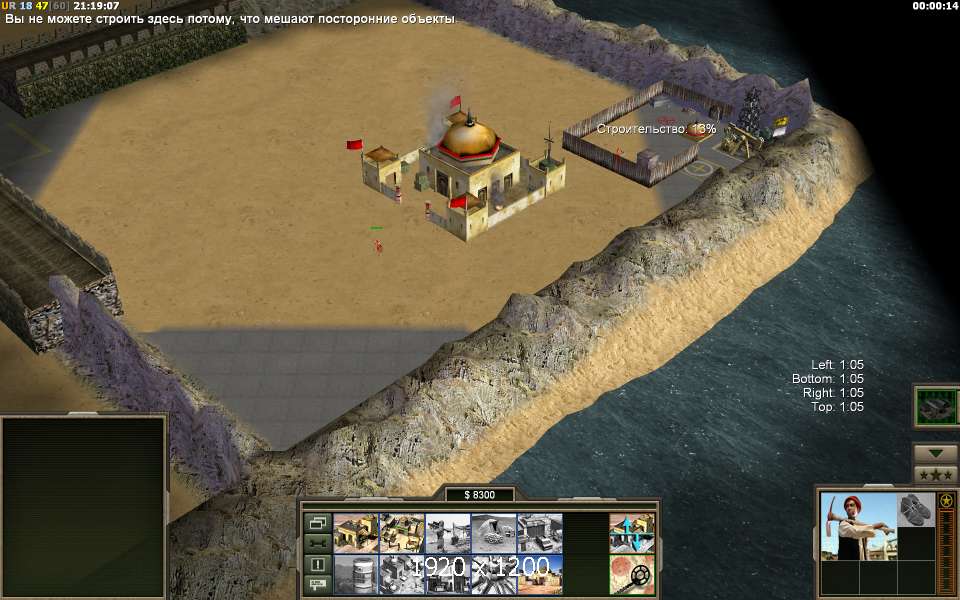The height and width of the screenshot is (600, 960).
Task: Build a Stinger Site from the build panel
Action: (x=447, y=533)
